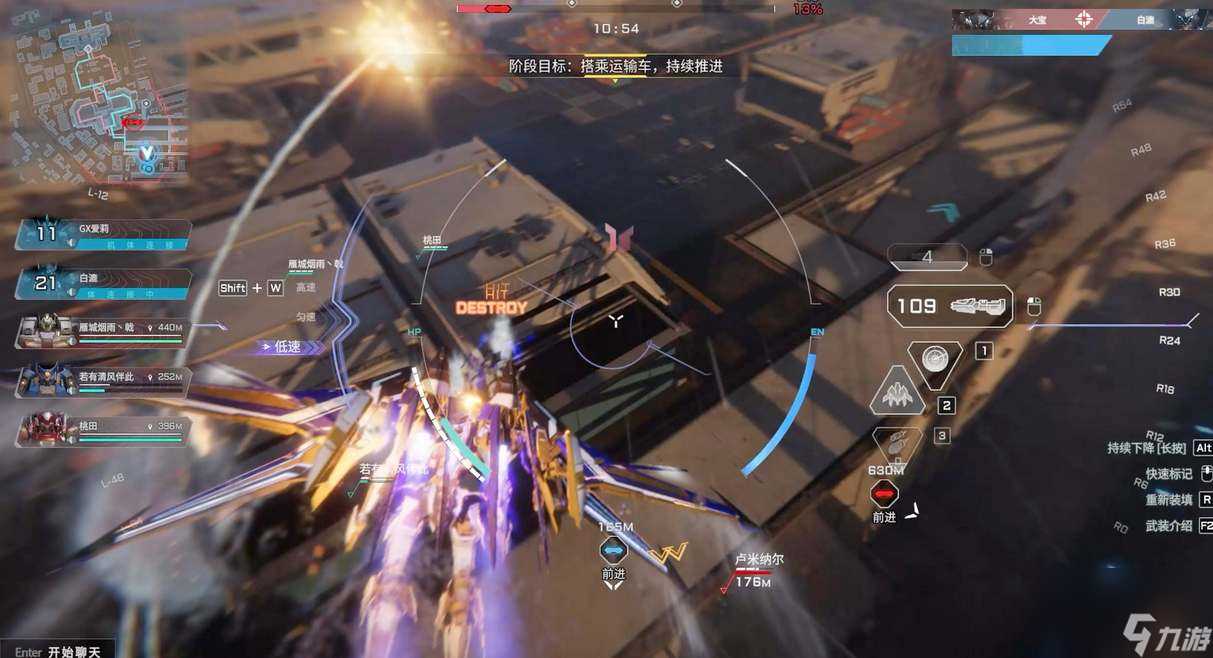Click the blue 前进 waypoint marker
This screenshot has height=658, width=1213.
(613, 550)
